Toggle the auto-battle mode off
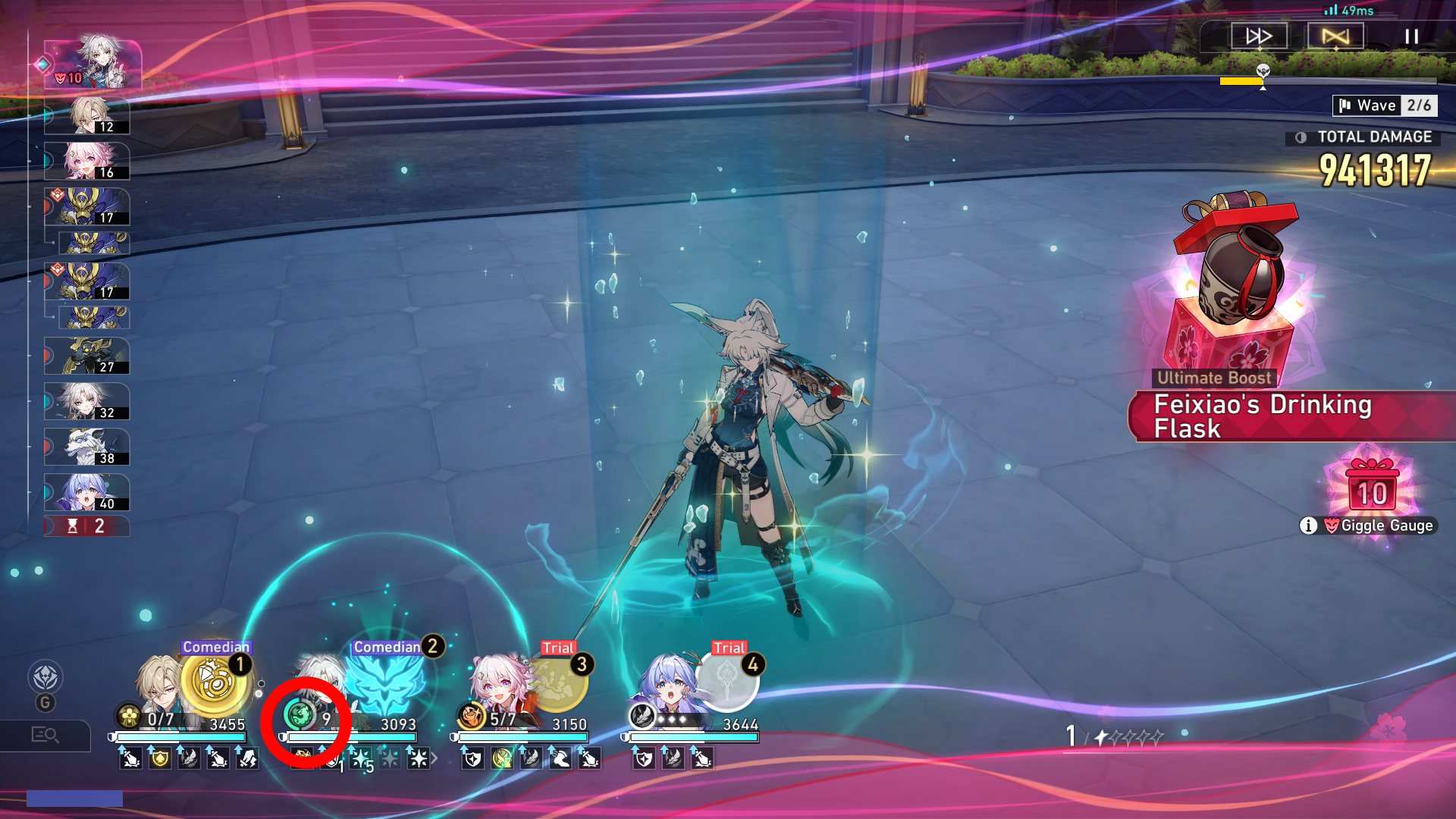1456x819 pixels. click(x=1335, y=36)
